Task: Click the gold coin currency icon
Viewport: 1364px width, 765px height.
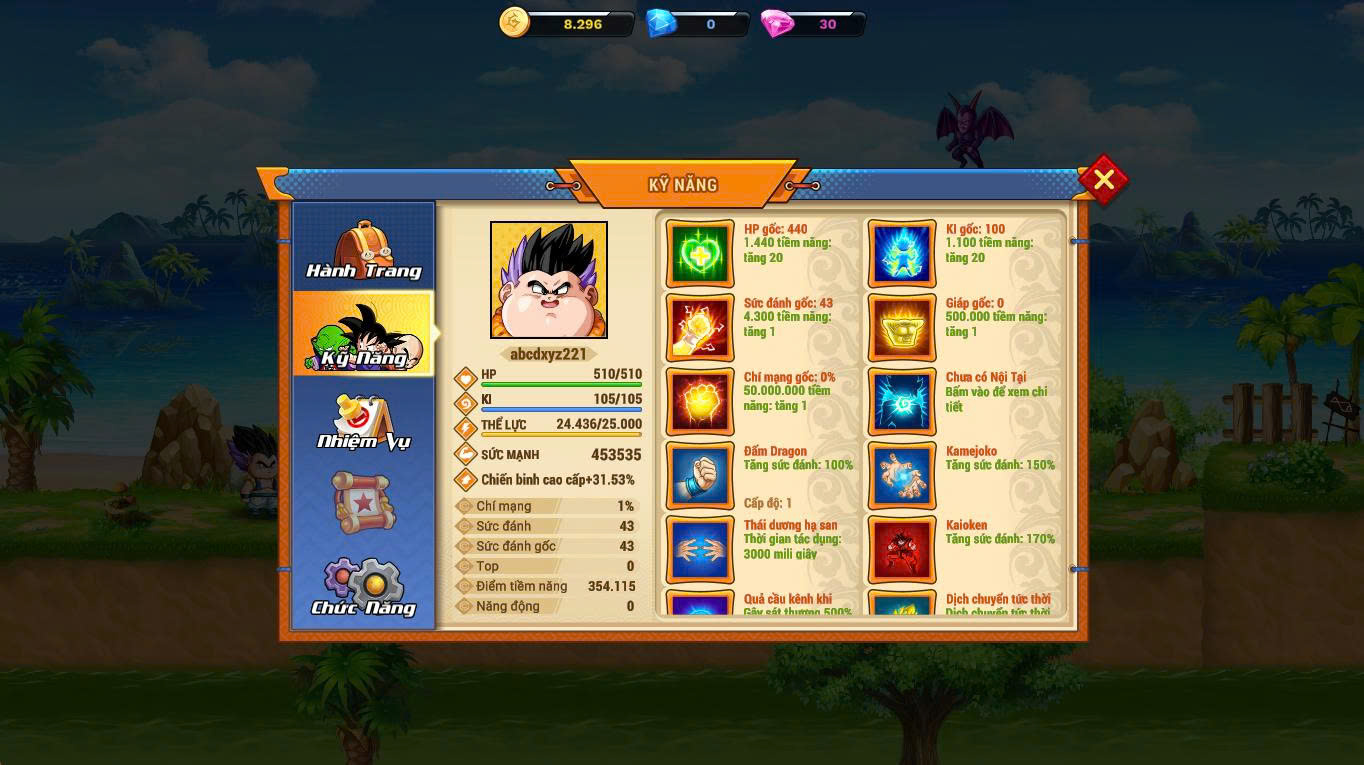Action: click(514, 23)
